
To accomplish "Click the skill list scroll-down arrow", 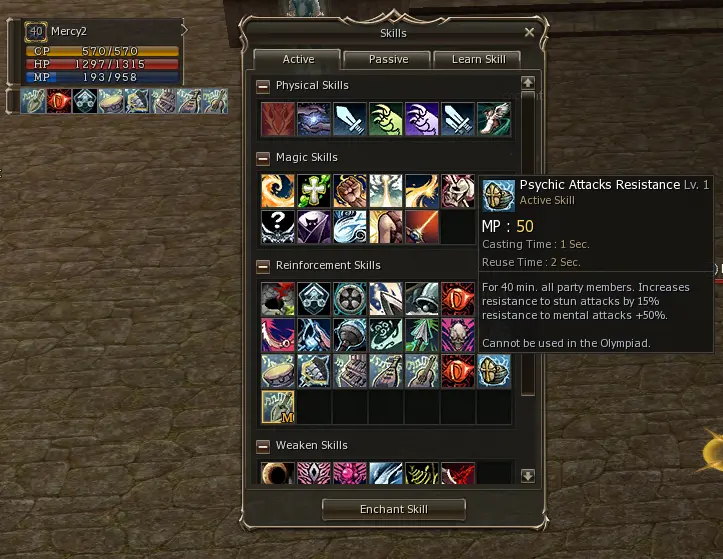I will (528, 476).
